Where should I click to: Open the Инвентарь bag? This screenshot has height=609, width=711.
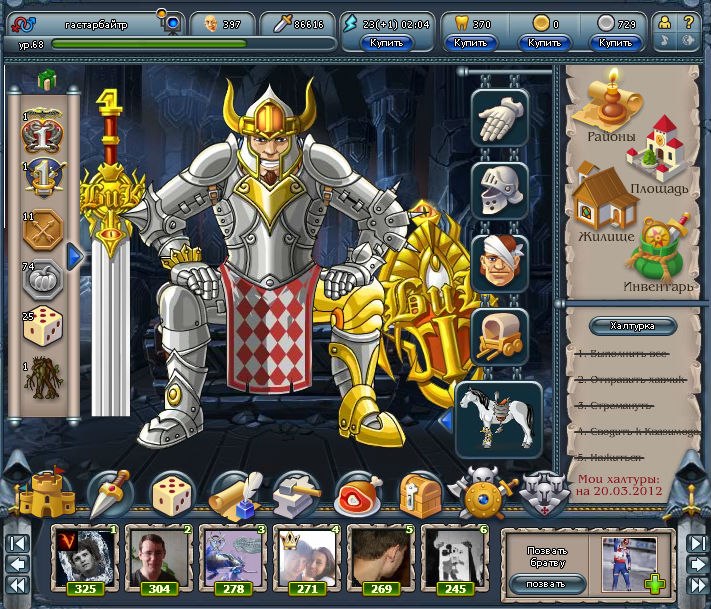pos(661,253)
